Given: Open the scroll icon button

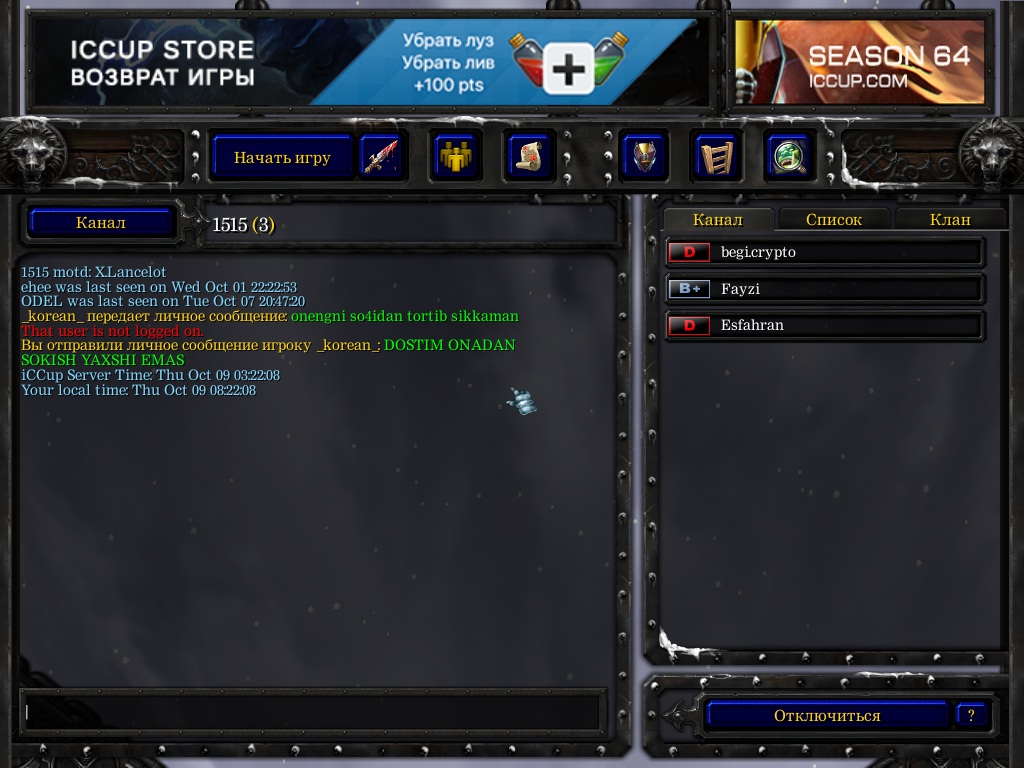Looking at the screenshot, I should [x=529, y=157].
